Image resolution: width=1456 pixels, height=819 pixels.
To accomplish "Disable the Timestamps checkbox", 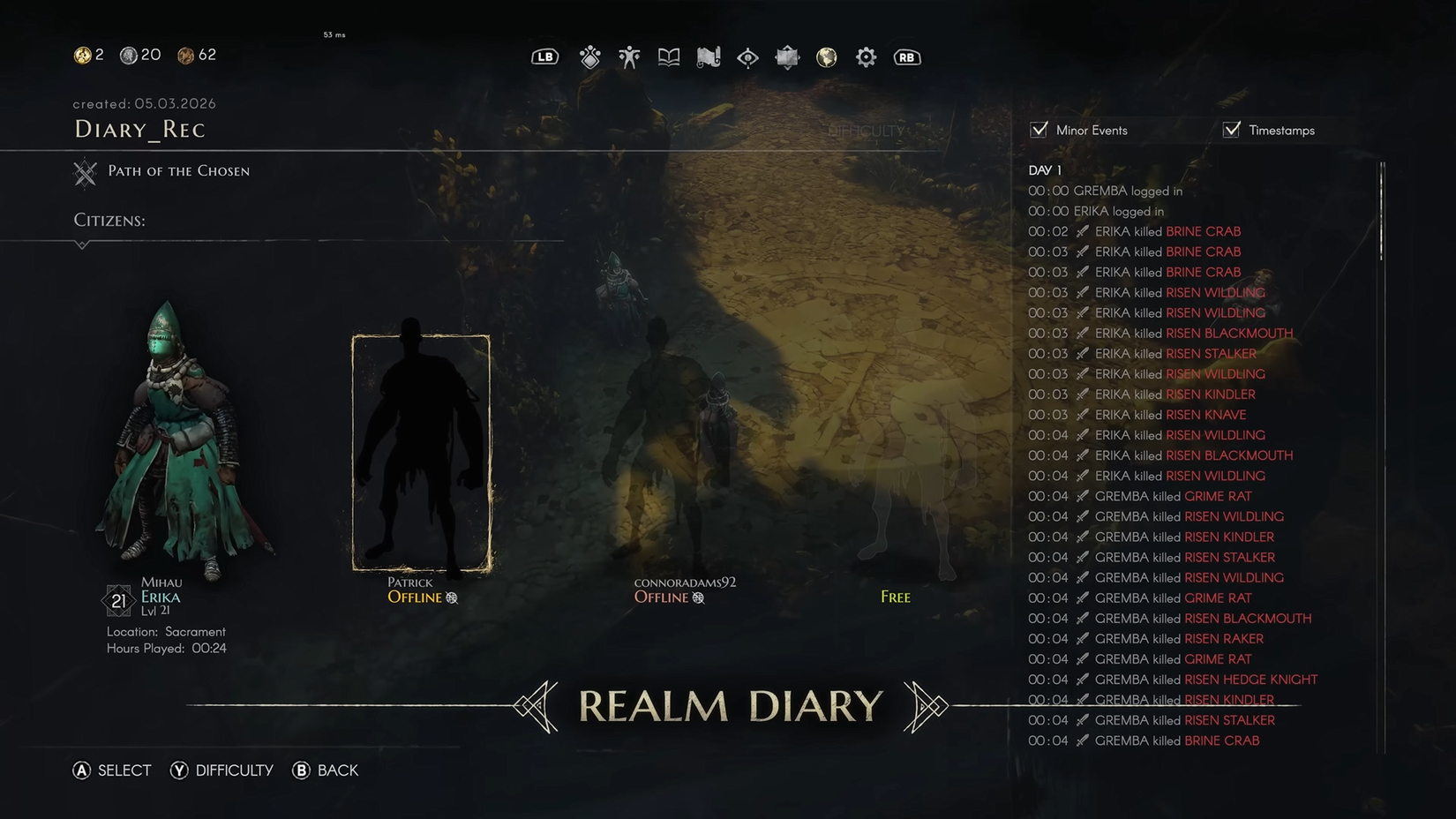I will [1231, 129].
